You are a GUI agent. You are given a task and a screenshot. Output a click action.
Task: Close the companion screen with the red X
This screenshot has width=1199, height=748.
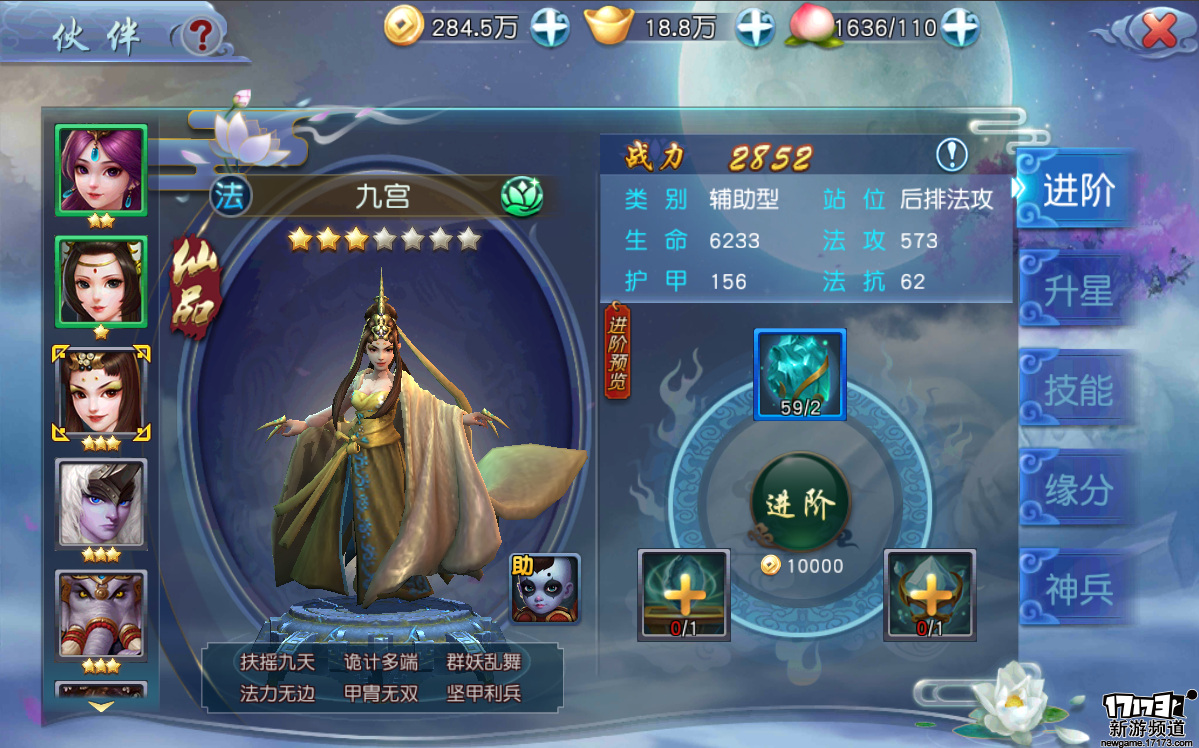click(1159, 32)
